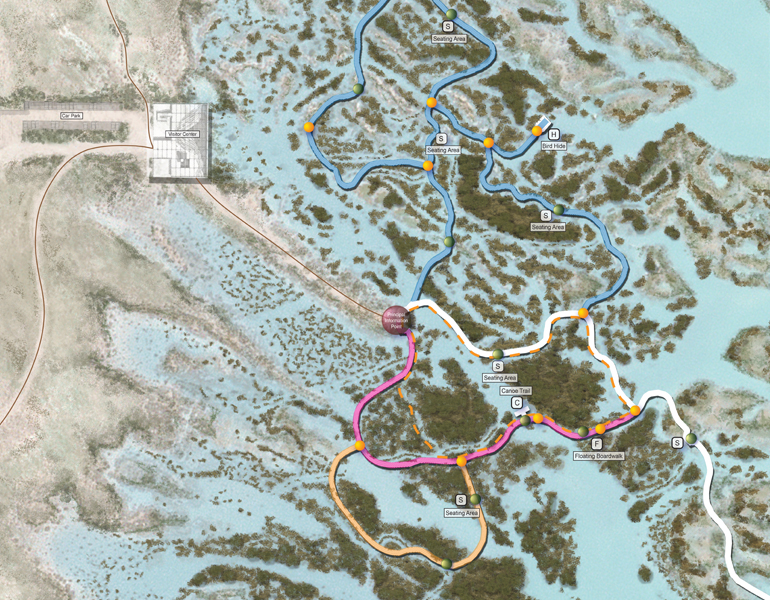Choose the Canoe Trail C marker
This screenshot has height=600, width=770.
(517, 403)
